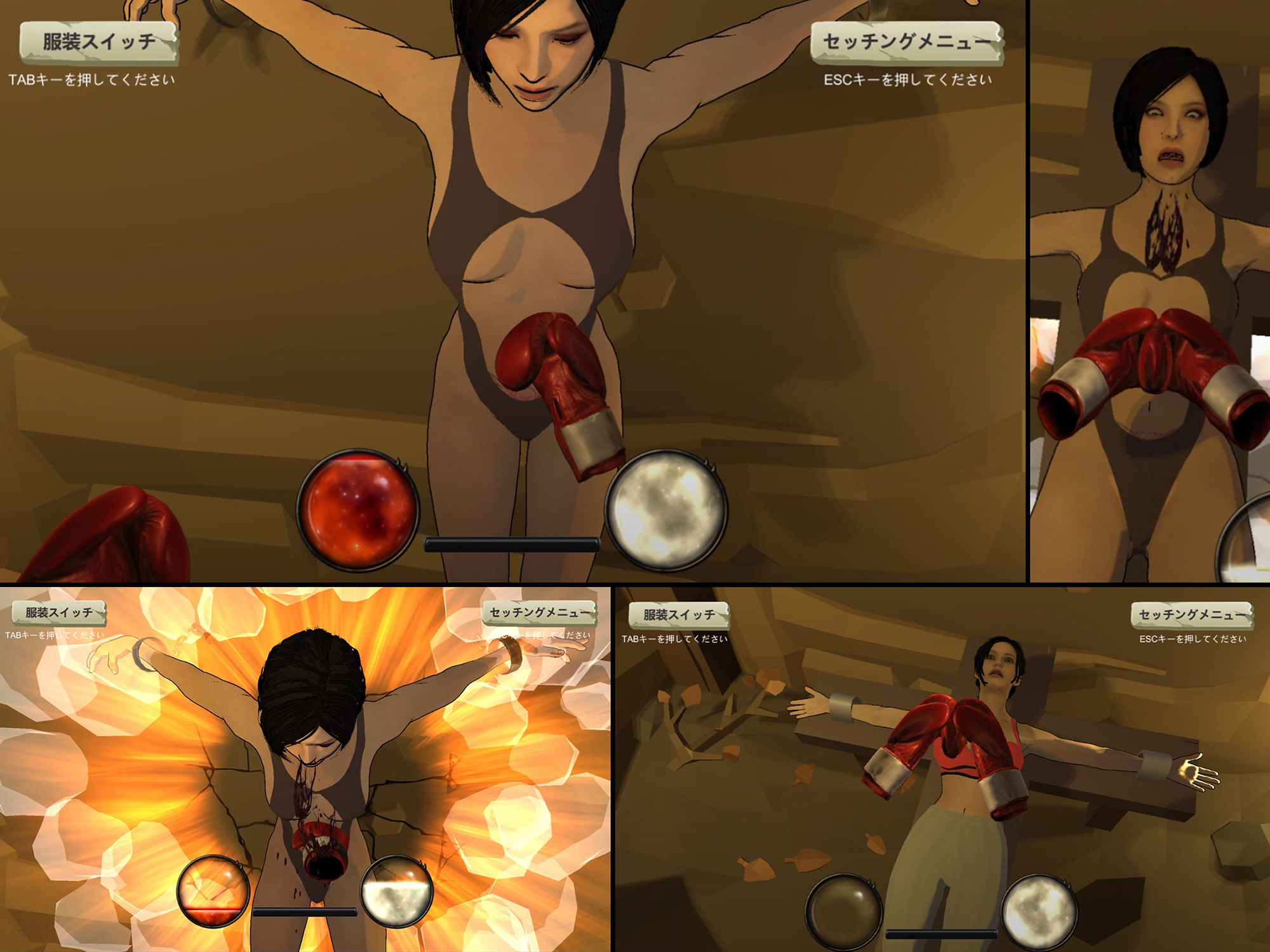Choose 服装スイッチ in the red-top outfit panel
This screenshot has height=952, width=1270.
coord(678,615)
